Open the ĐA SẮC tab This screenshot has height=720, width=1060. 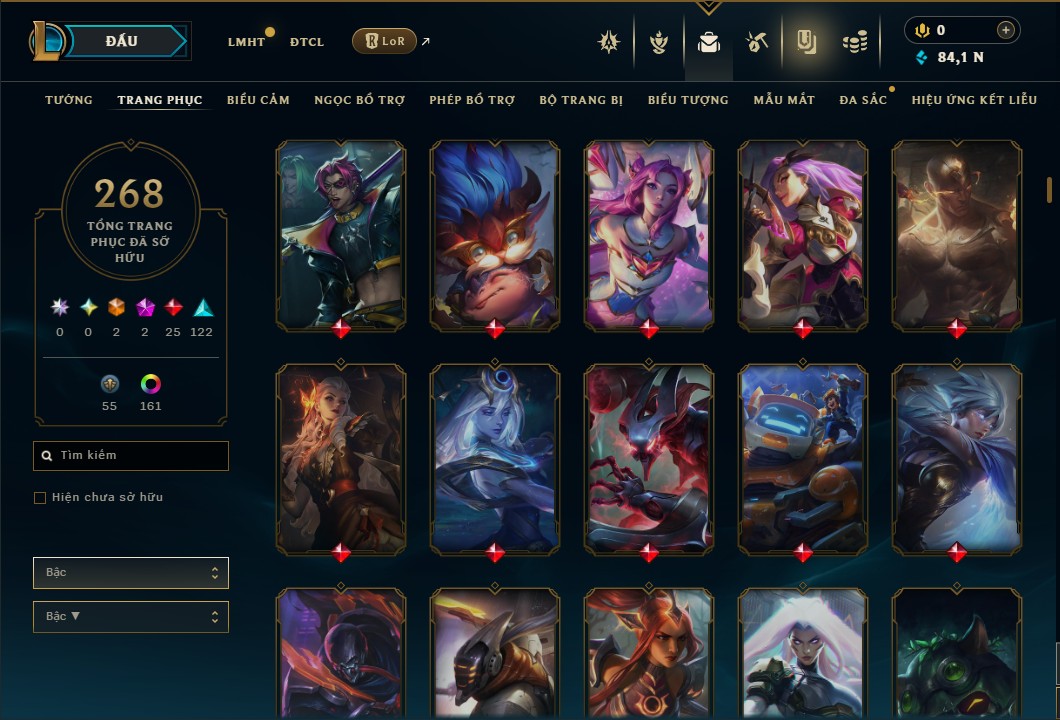863,100
